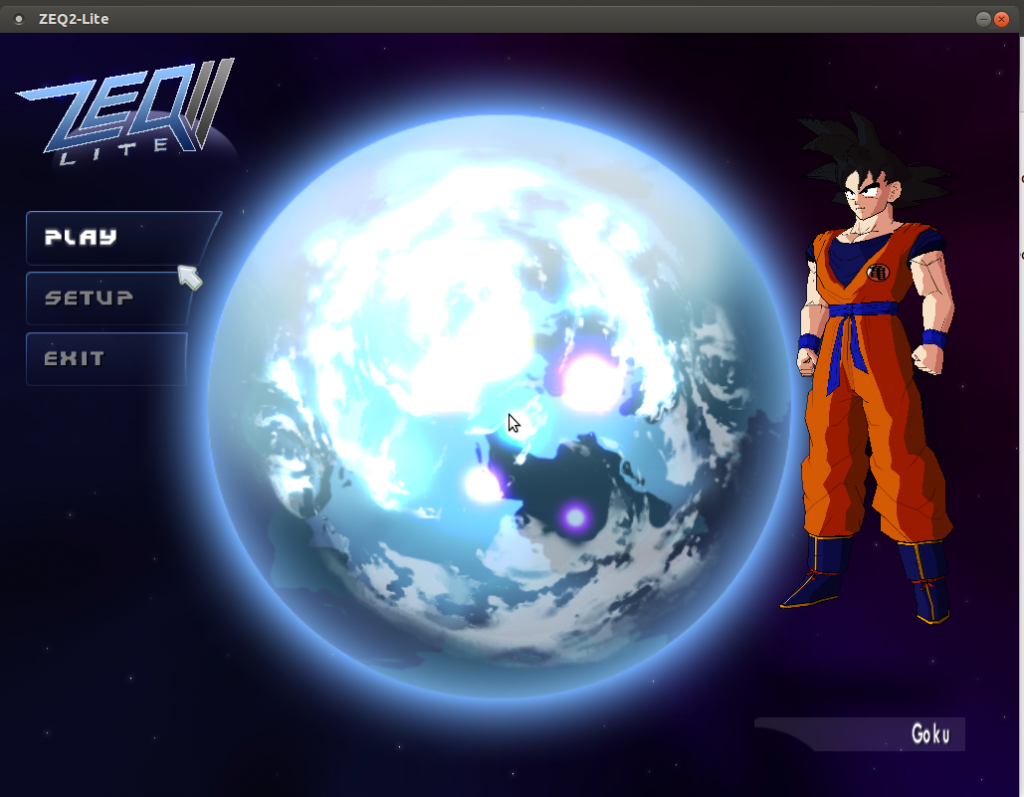Minimize the ZEQ2-Lite window
The height and width of the screenshot is (797, 1024).
click(x=984, y=18)
